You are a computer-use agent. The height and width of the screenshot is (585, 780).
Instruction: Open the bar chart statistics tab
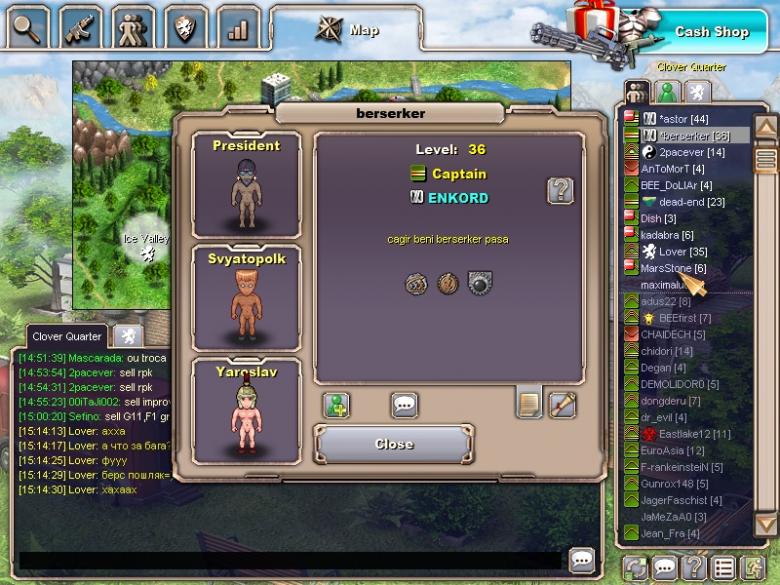pyautogui.click(x=238, y=28)
